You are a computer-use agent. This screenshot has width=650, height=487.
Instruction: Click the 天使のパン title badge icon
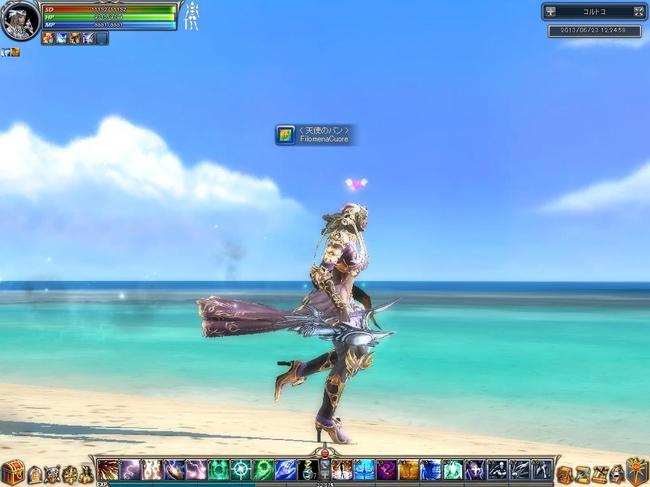(286, 134)
